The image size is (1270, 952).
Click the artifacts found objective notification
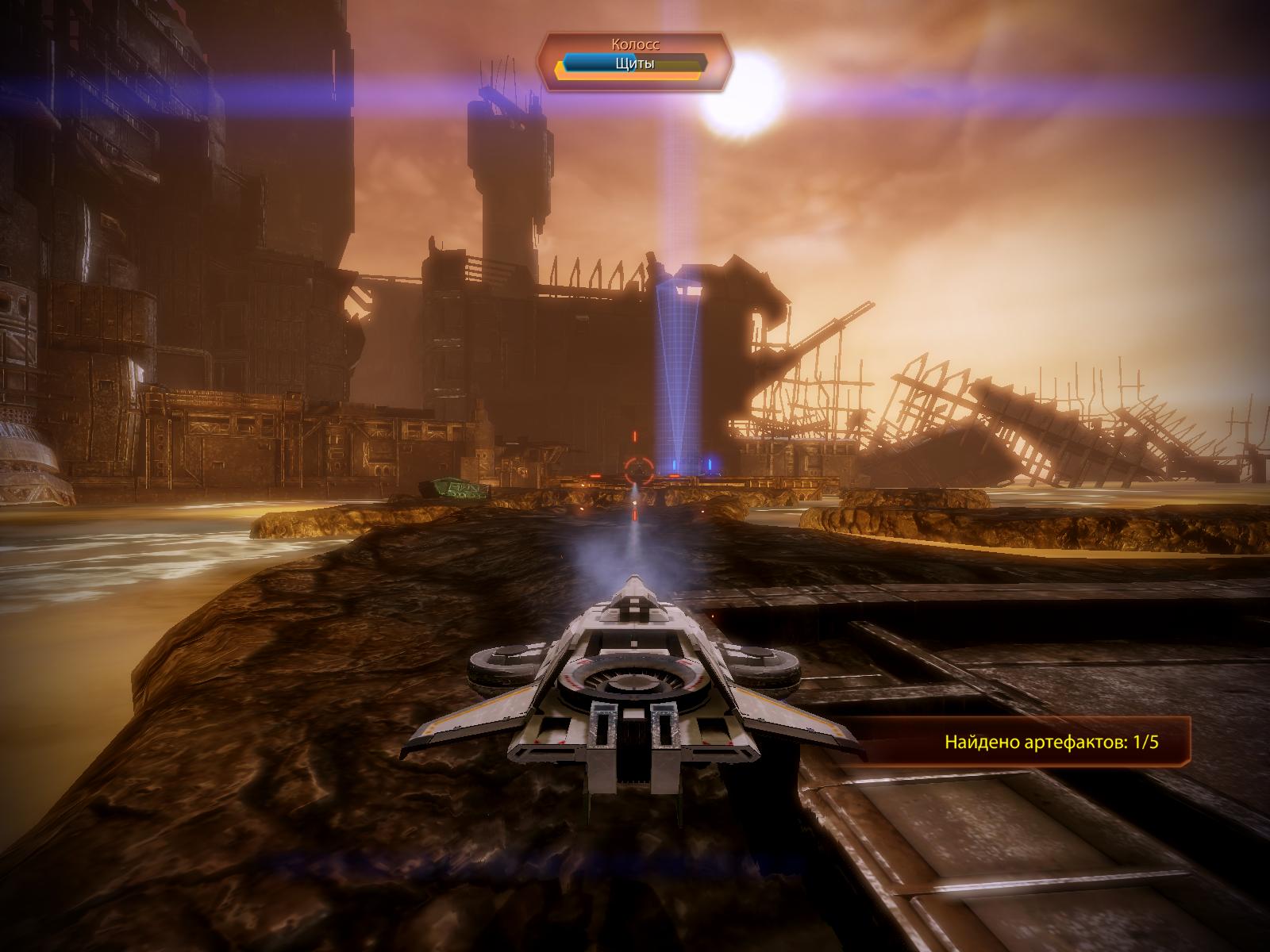pos(1056,743)
